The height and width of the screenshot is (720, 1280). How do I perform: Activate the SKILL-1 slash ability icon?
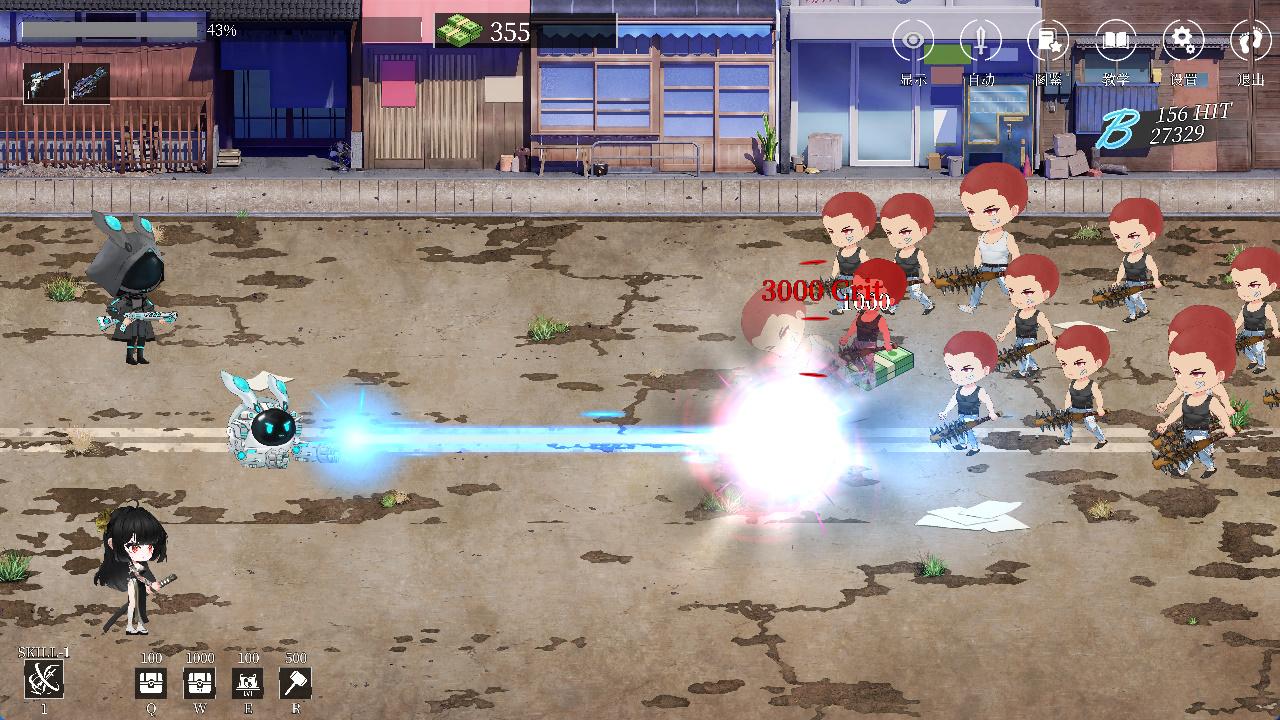pyautogui.click(x=44, y=680)
